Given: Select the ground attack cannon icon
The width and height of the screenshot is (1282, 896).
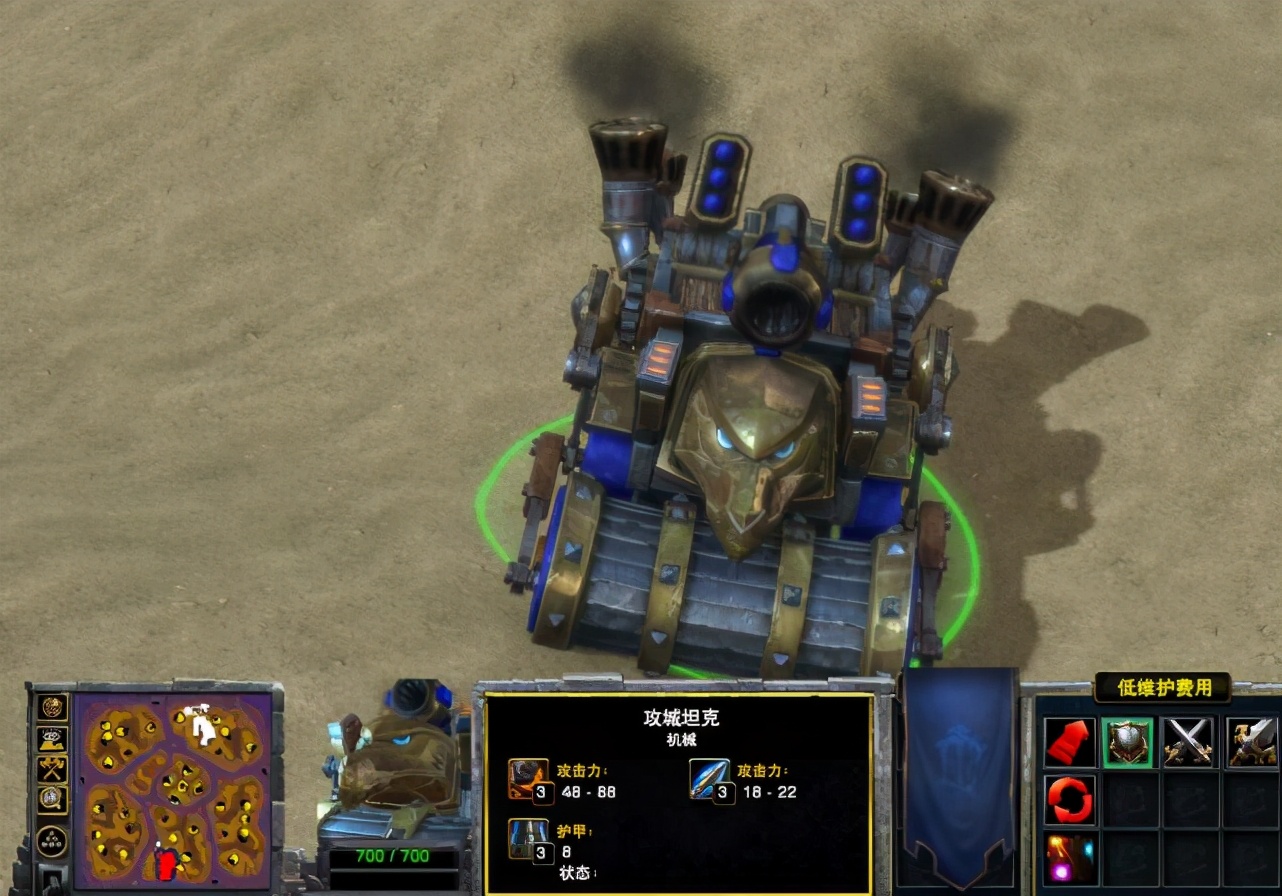Looking at the screenshot, I should pyautogui.click(x=528, y=778).
